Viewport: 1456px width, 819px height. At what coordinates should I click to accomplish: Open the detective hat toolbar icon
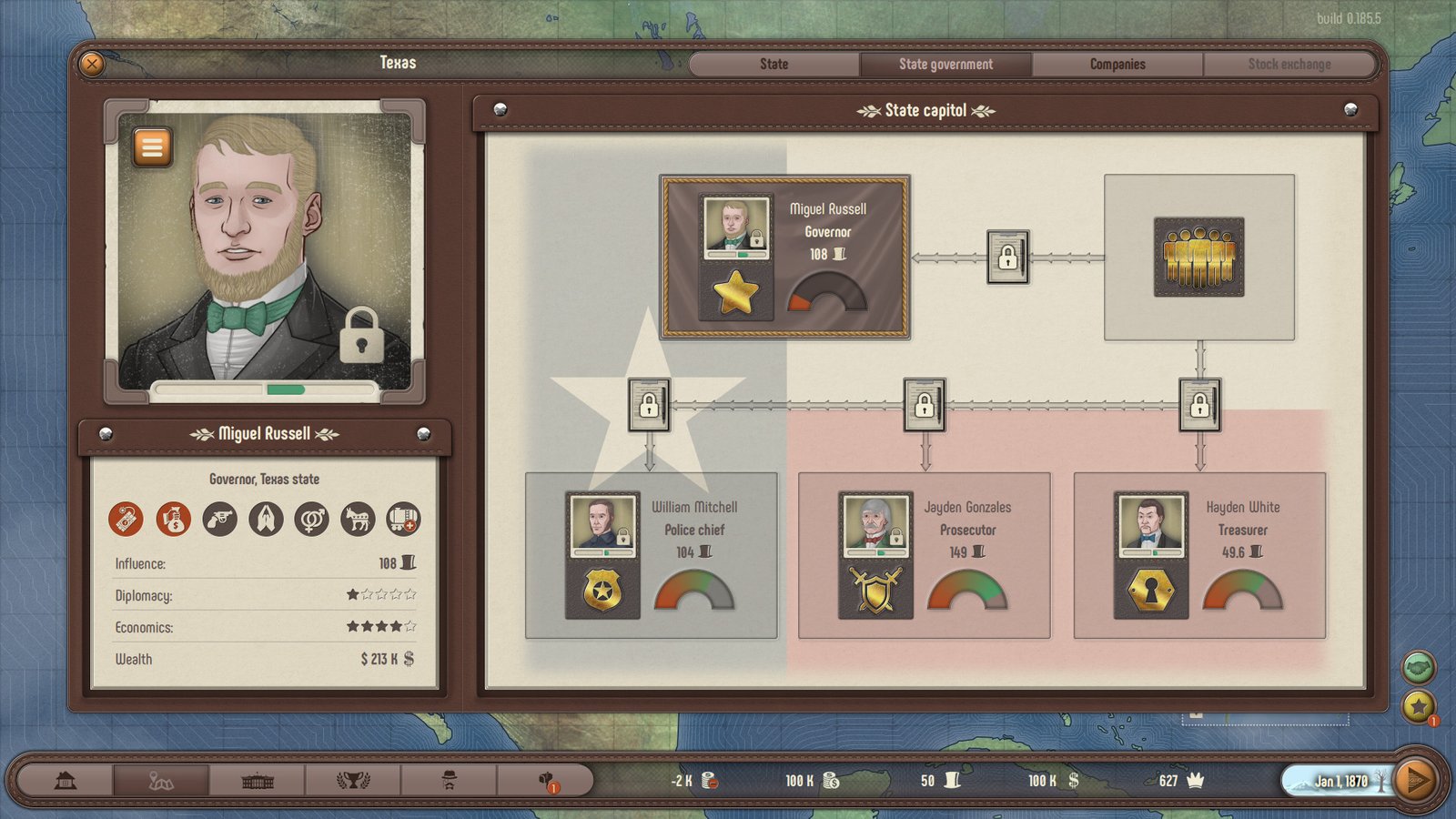point(448,781)
